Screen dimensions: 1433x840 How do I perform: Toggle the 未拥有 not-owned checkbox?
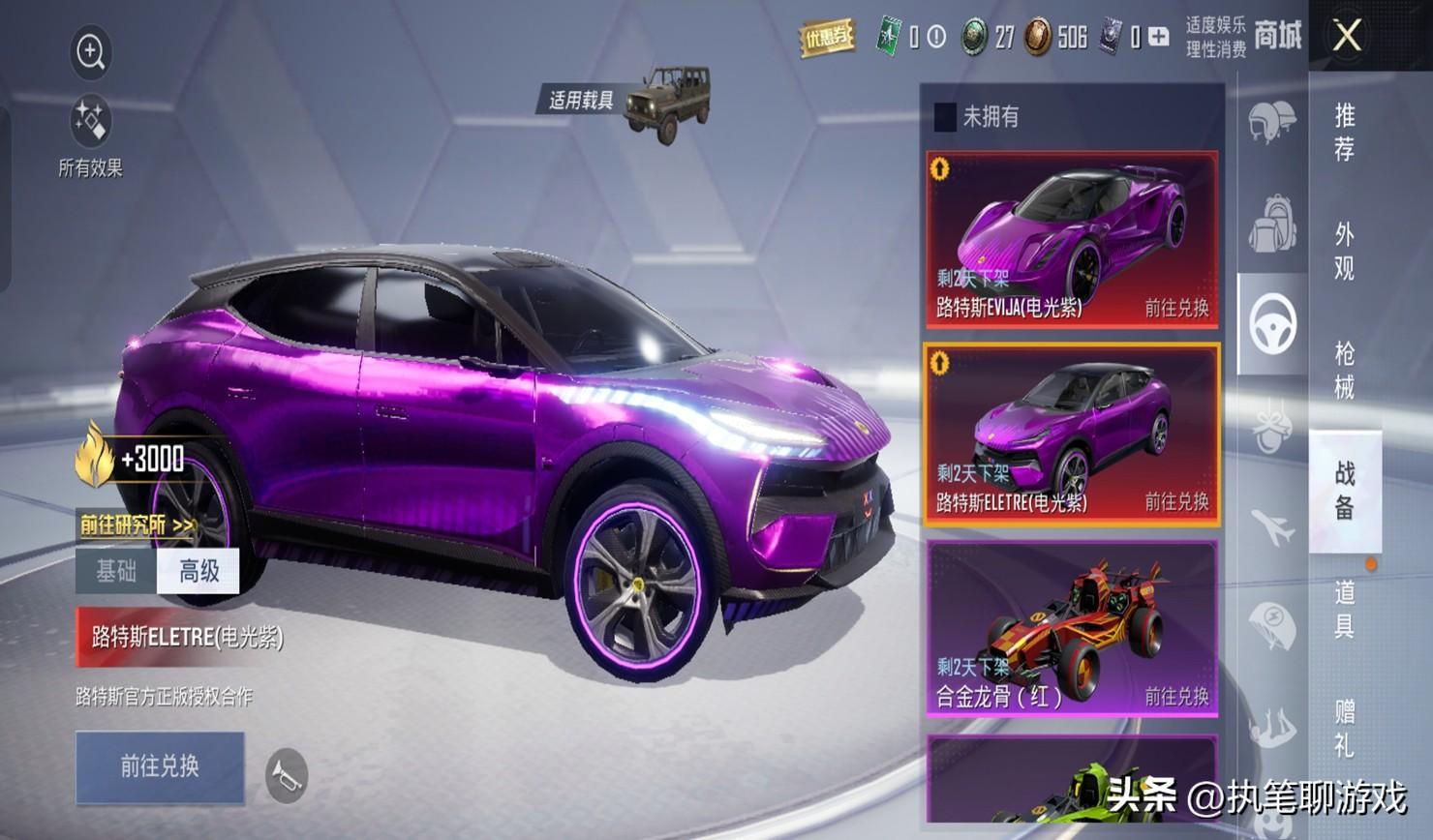point(945,117)
